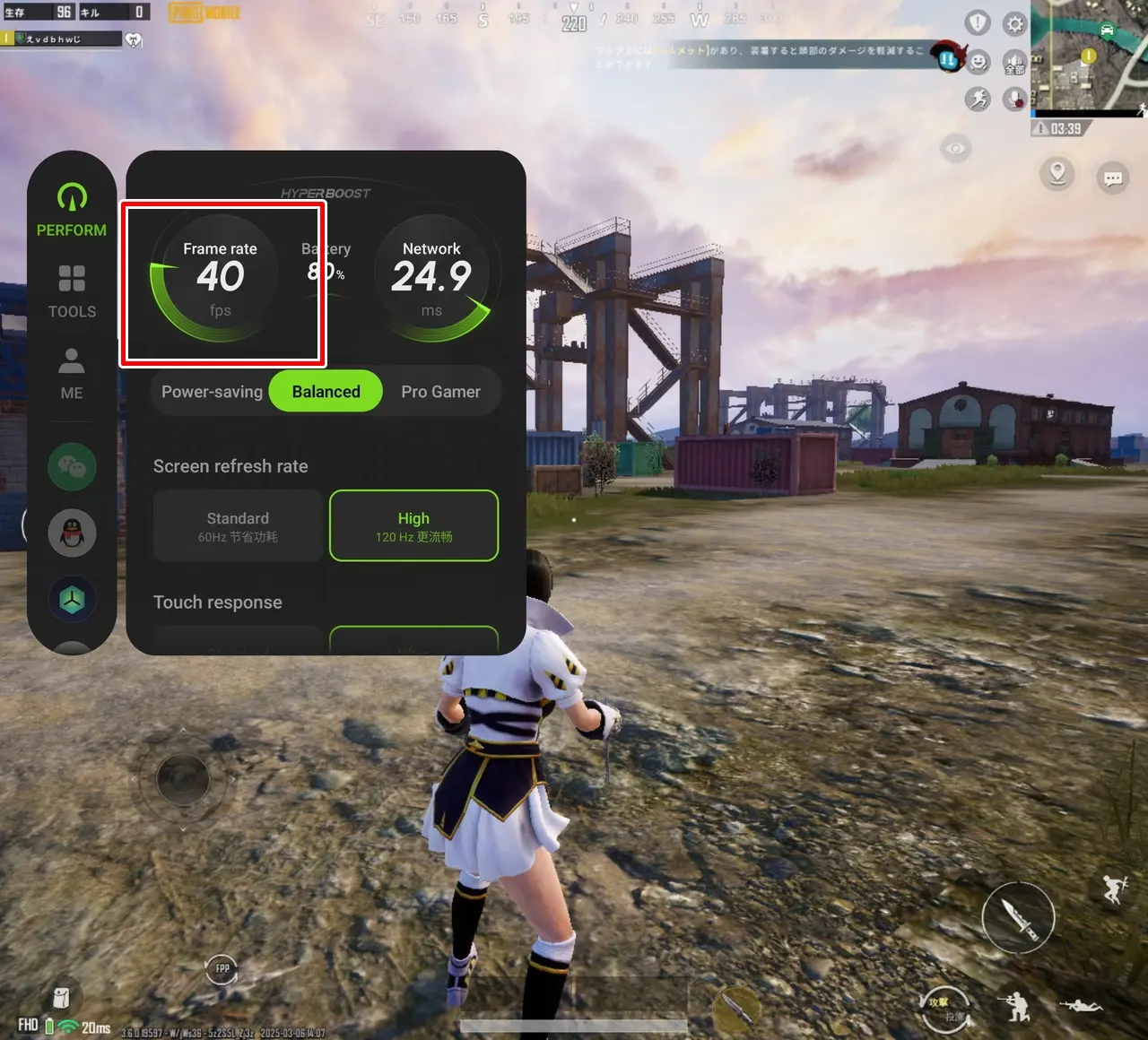The width and height of the screenshot is (1148, 1040).
Task: Attack with the melee knife button
Action: click(x=1018, y=916)
